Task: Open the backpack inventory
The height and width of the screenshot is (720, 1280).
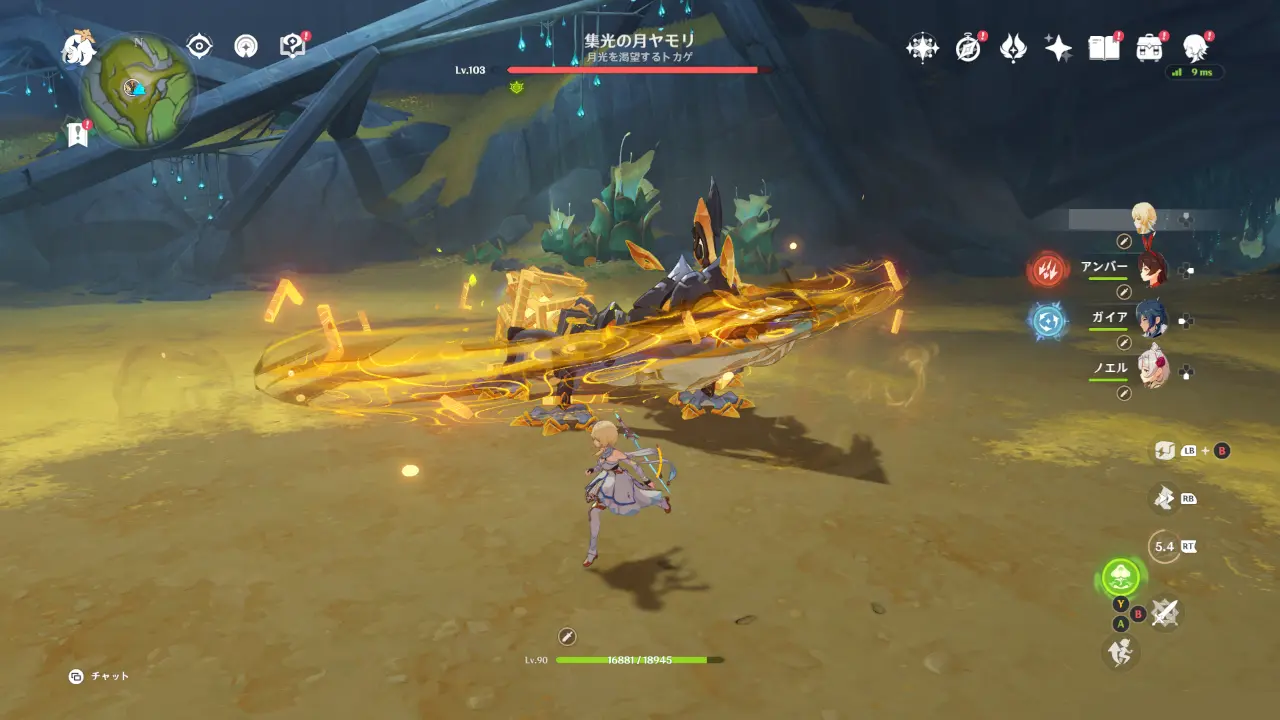Action: click(x=1149, y=48)
